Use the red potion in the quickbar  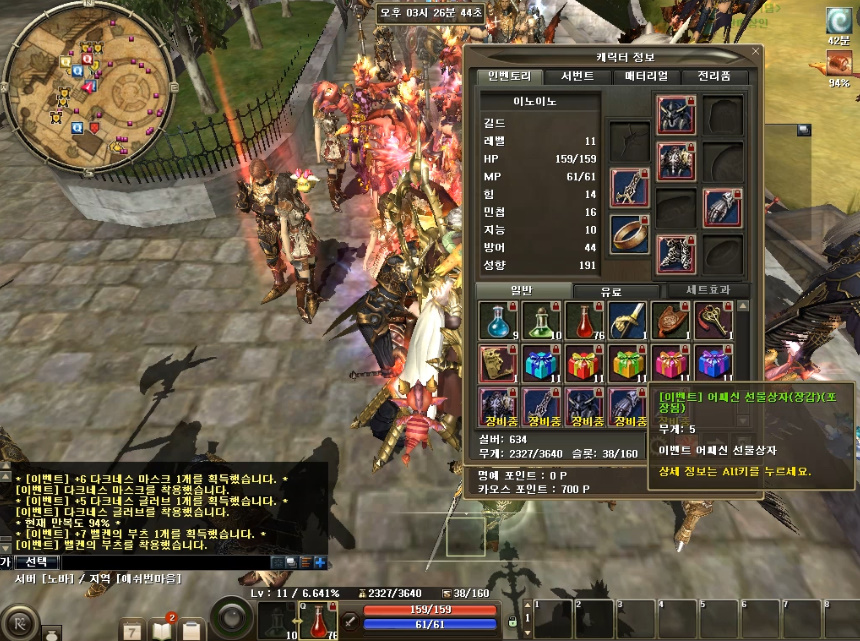(319, 620)
